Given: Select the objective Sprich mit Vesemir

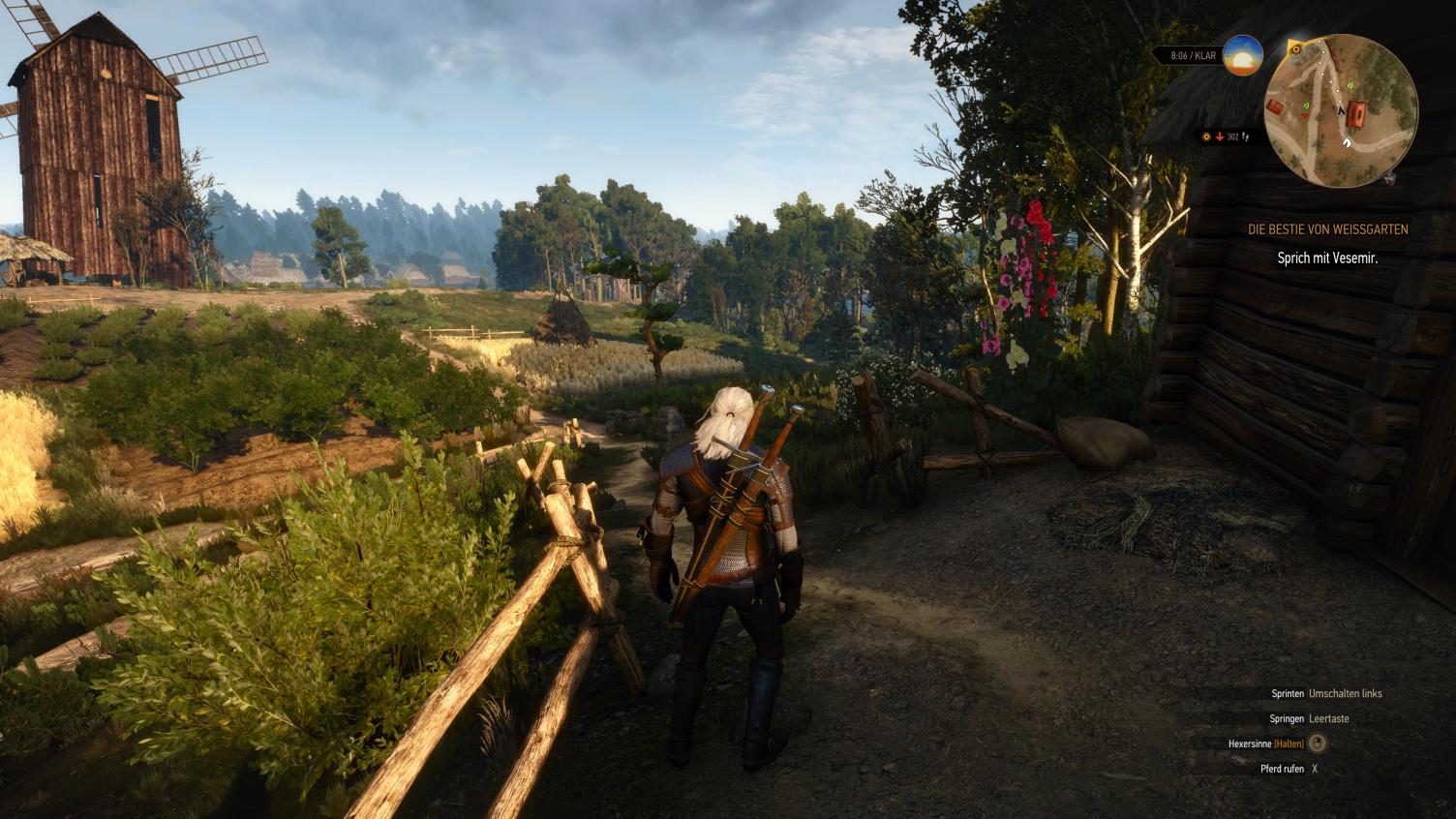Looking at the screenshot, I should (x=1327, y=258).
